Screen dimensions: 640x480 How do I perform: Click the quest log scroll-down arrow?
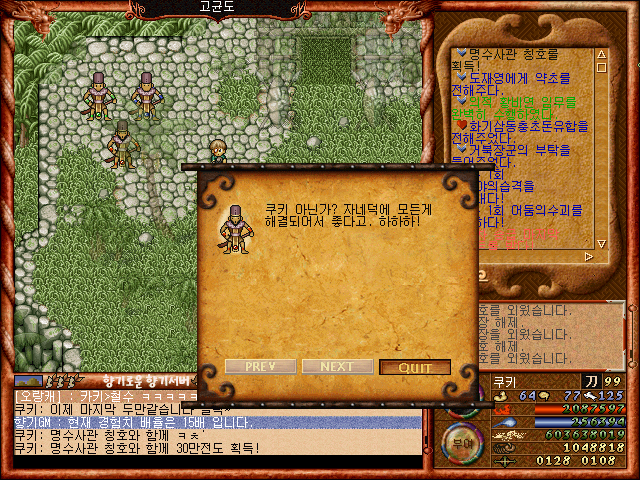601,241
